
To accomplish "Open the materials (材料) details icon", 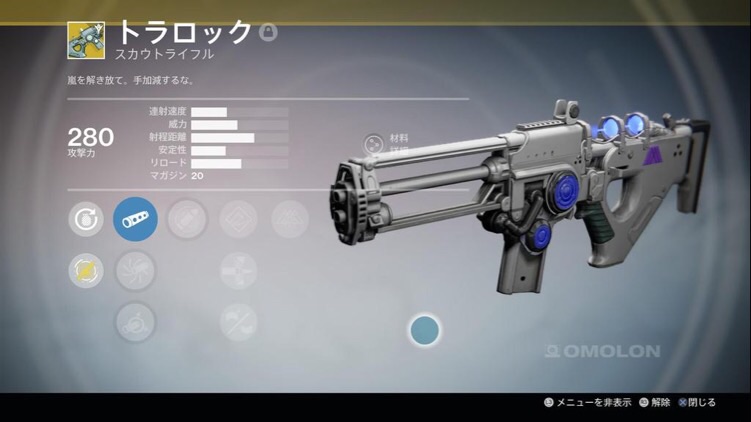I will pyautogui.click(x=374, y=144).
